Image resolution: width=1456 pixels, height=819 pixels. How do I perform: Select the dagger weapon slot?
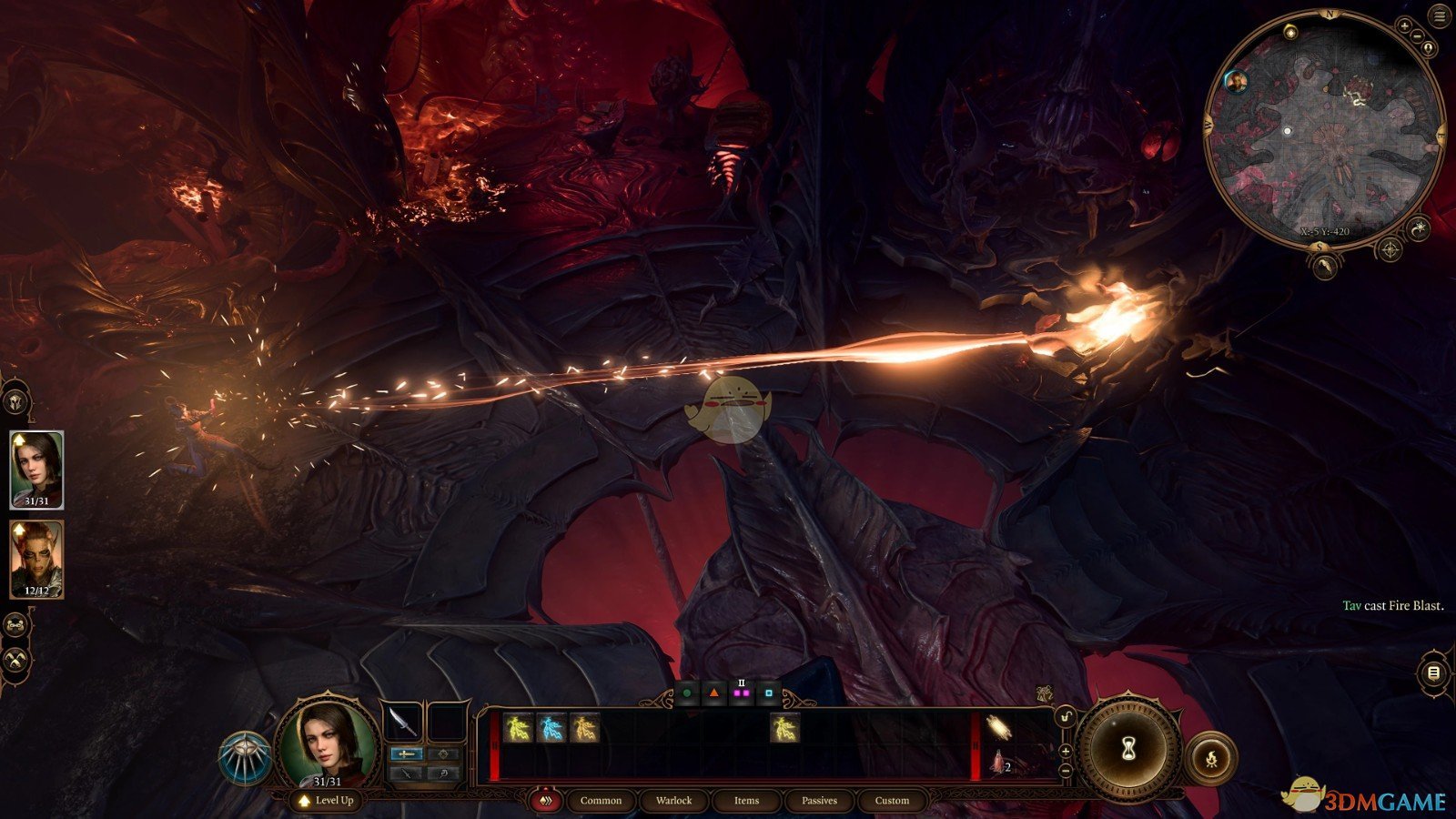pos(402,721)
